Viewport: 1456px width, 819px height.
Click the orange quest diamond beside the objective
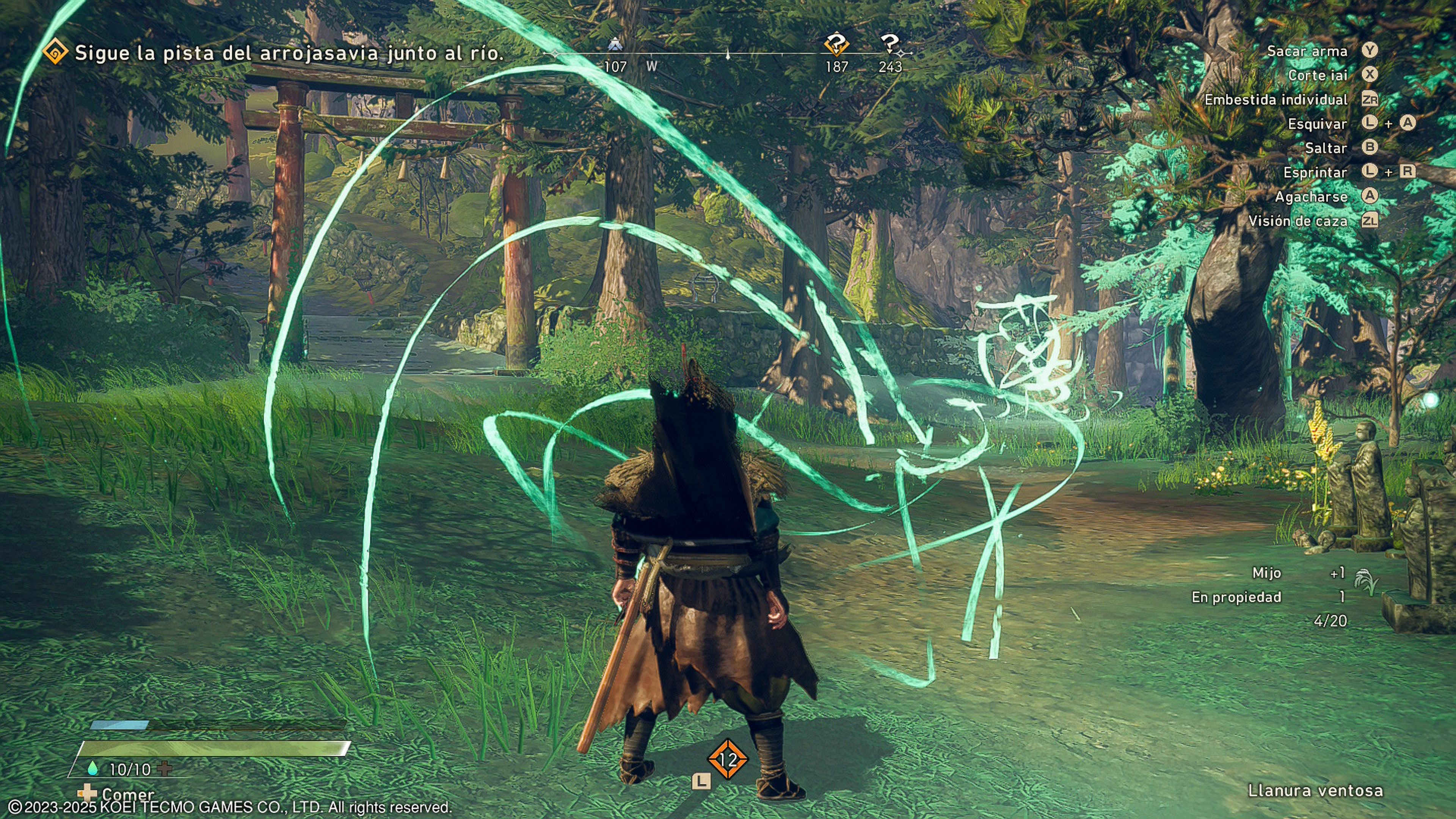(x=55, y=52)
